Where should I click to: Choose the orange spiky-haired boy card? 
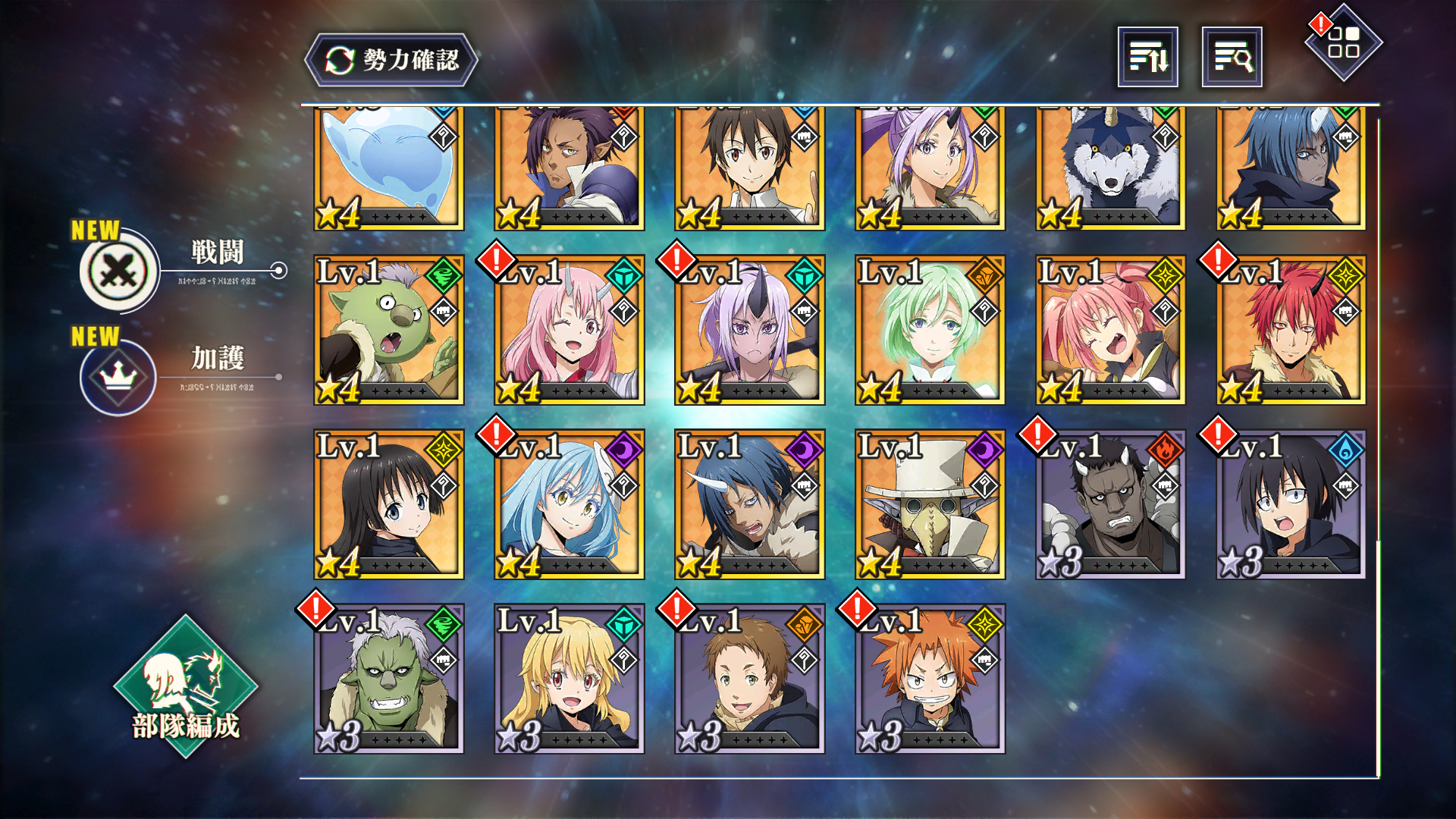[930, 679]
